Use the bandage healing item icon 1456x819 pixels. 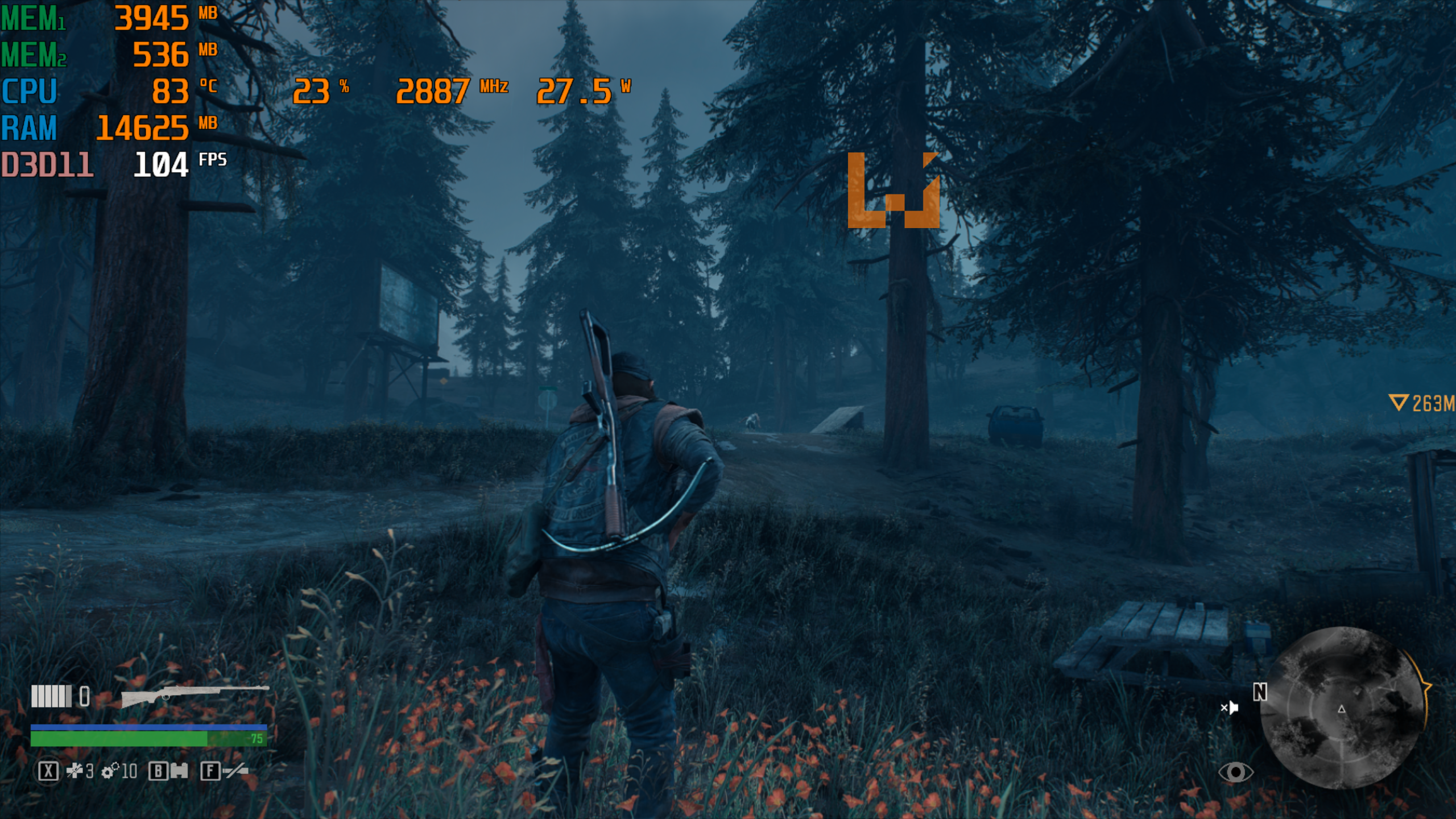(75, 771)
